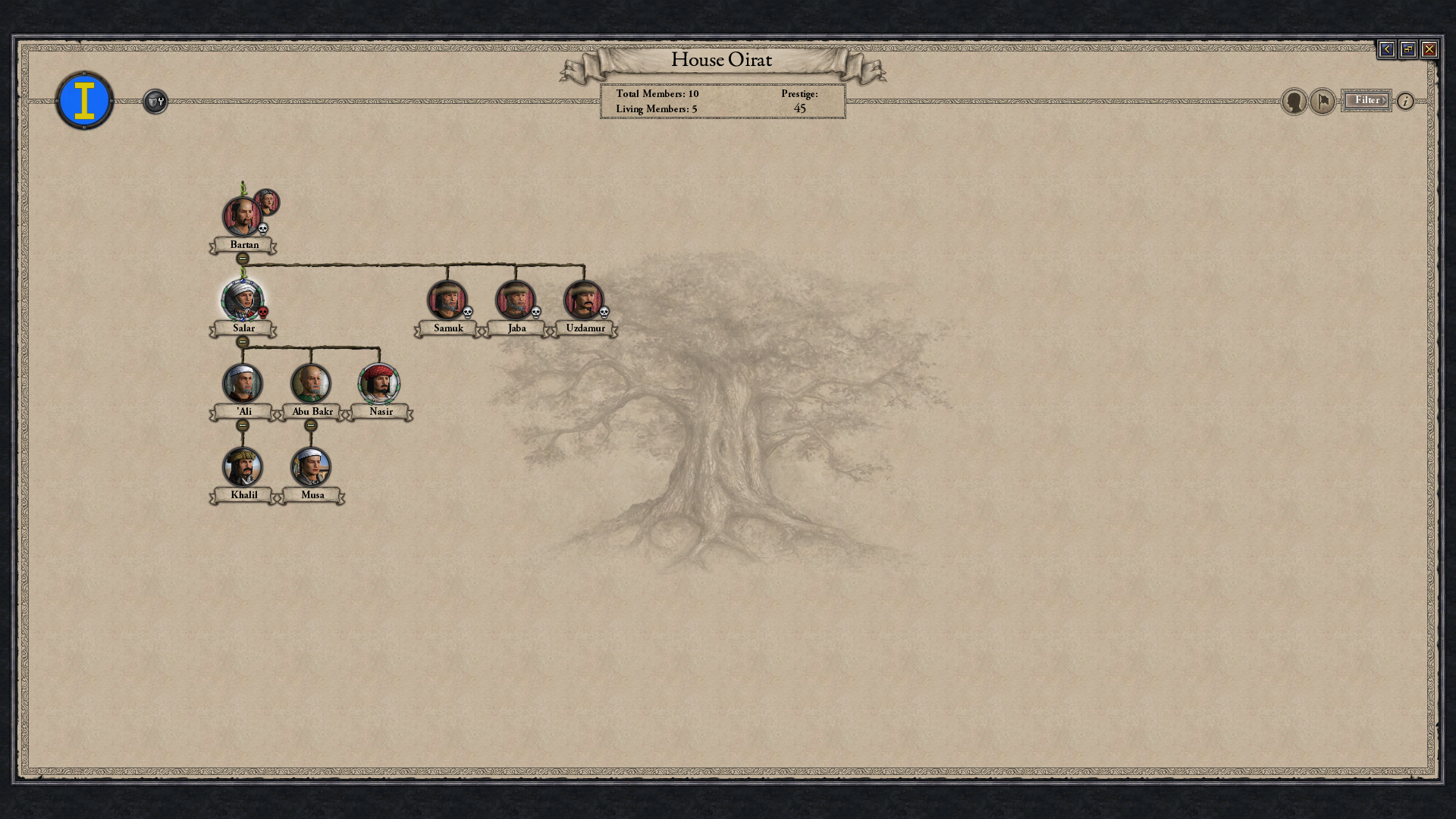
Task: Open the info 'i' icon near Filter
Action: click(x=1407, y=101)
